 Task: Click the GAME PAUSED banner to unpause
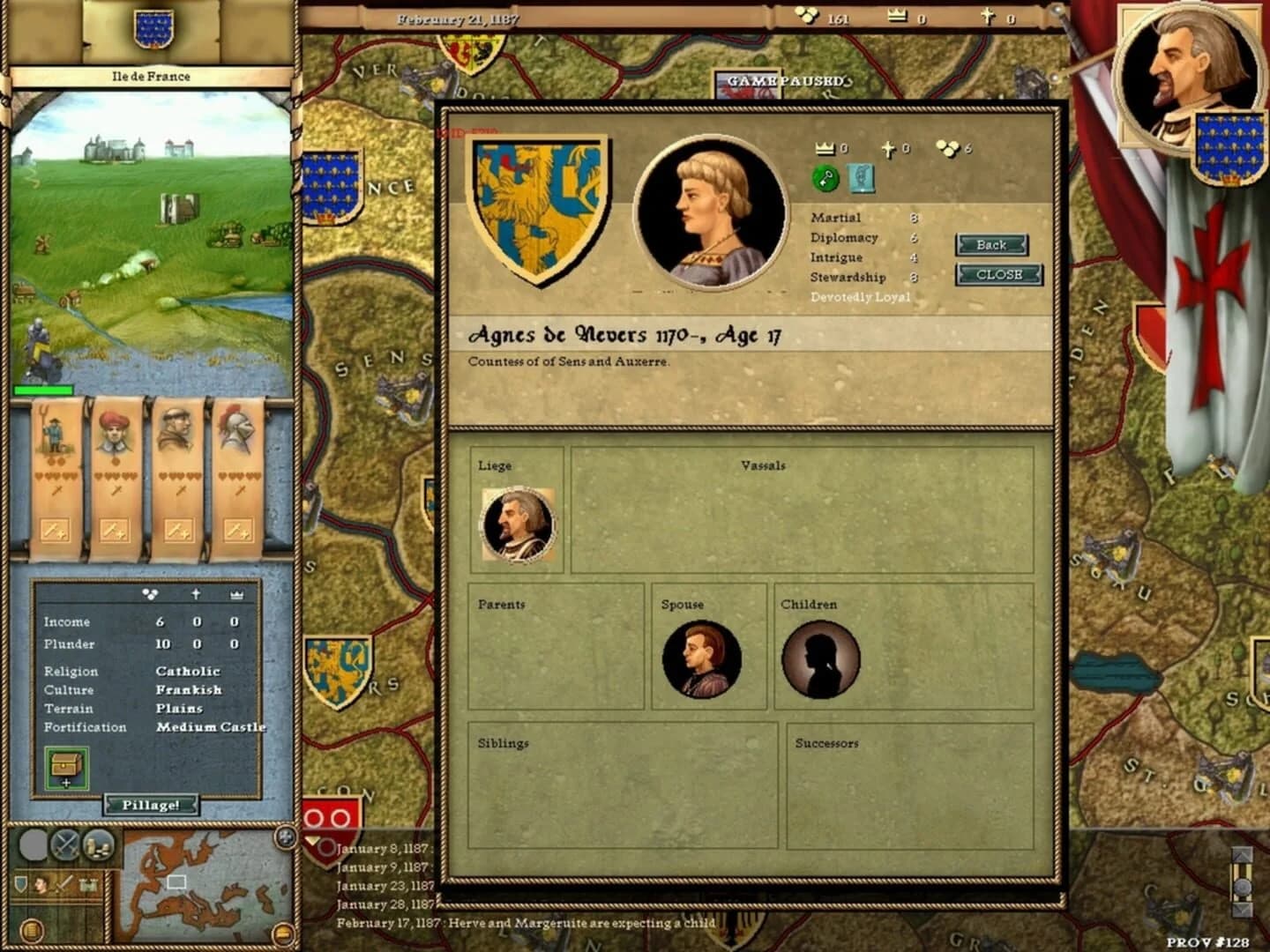pyautogui.click(x=781, y=78)
